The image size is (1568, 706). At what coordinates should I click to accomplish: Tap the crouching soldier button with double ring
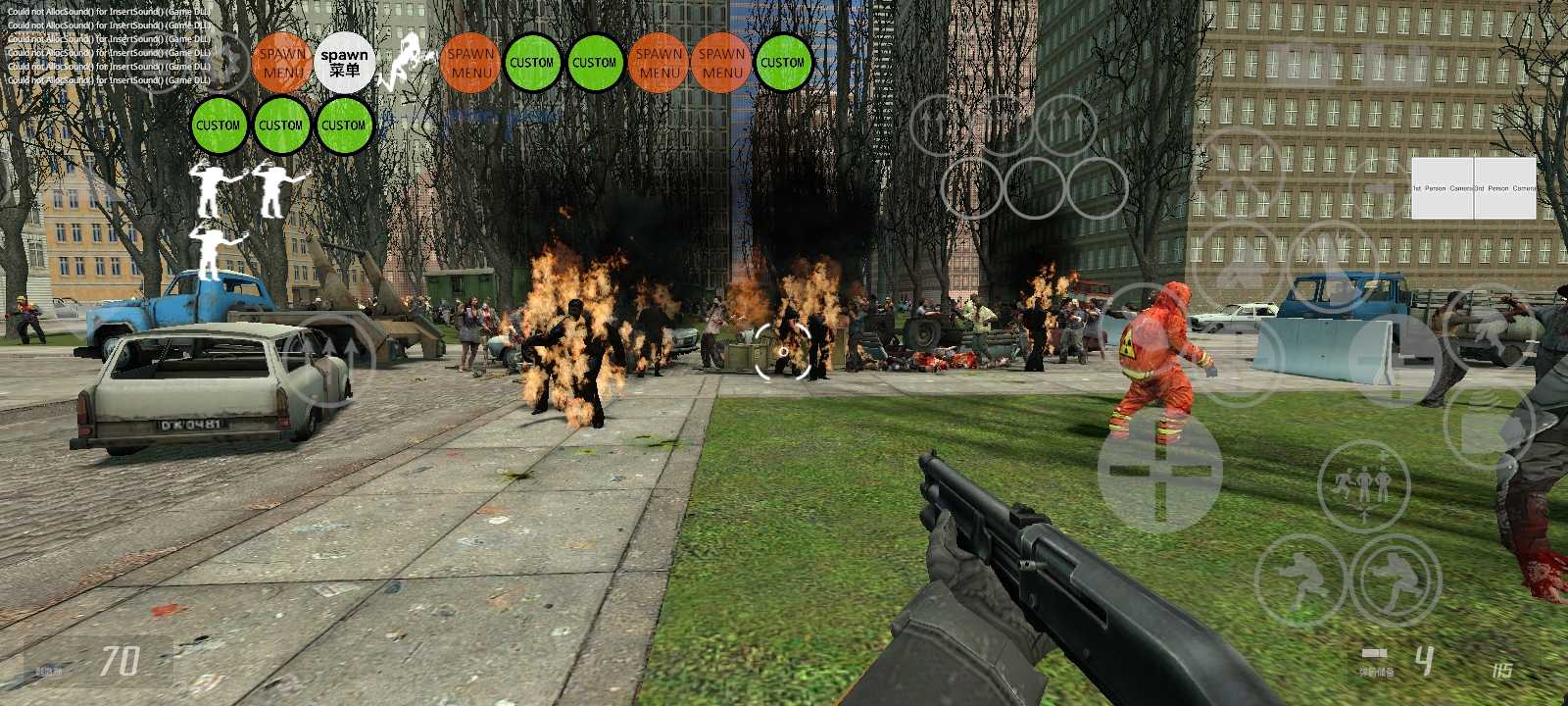tap(1396, 580)
